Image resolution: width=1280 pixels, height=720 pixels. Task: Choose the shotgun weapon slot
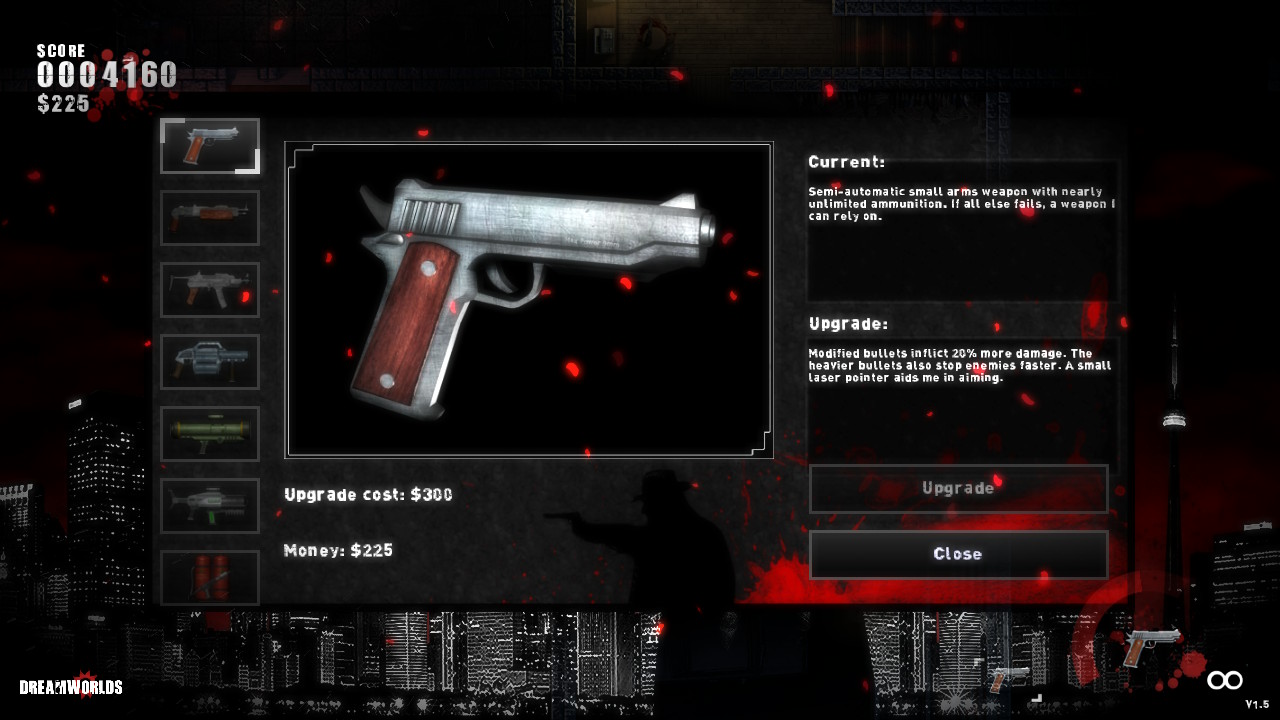point(210,218)
